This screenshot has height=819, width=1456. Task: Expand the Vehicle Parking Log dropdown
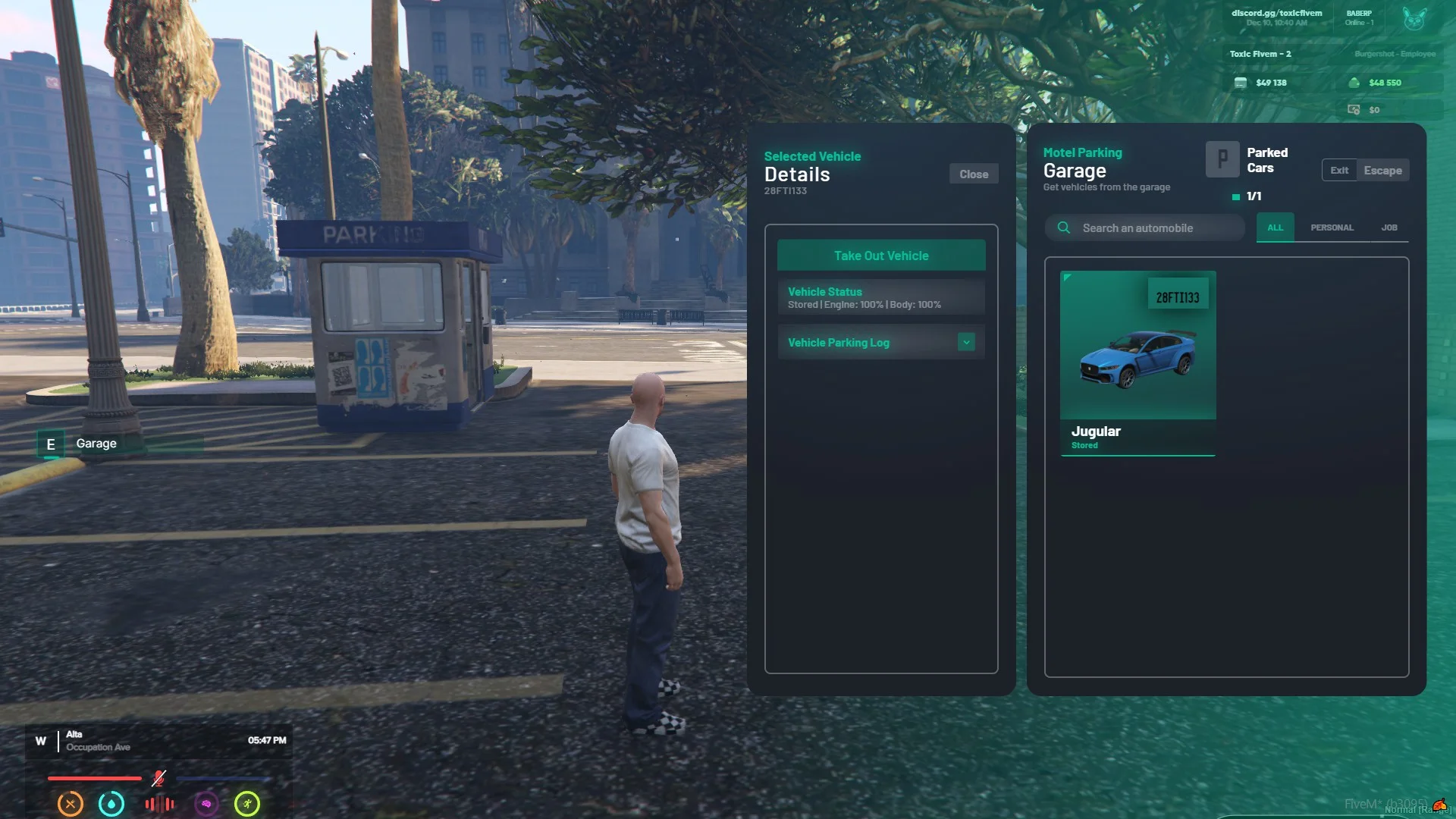(x=965, y=343)
